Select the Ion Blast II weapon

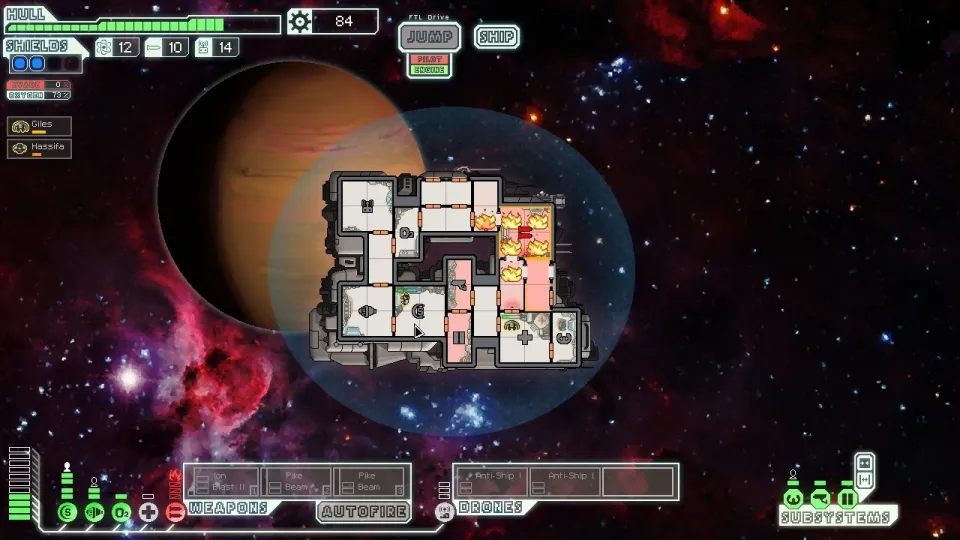(222, 481)
